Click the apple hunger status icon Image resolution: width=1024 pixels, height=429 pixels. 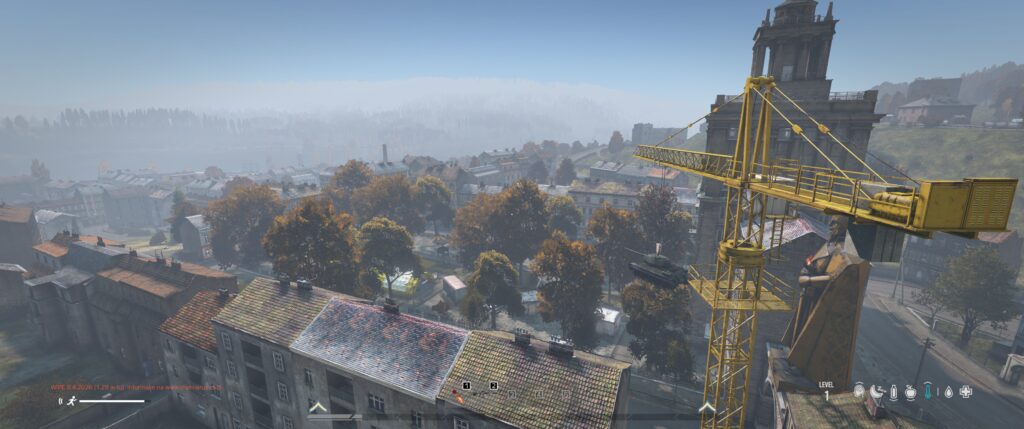pos(910,392)
